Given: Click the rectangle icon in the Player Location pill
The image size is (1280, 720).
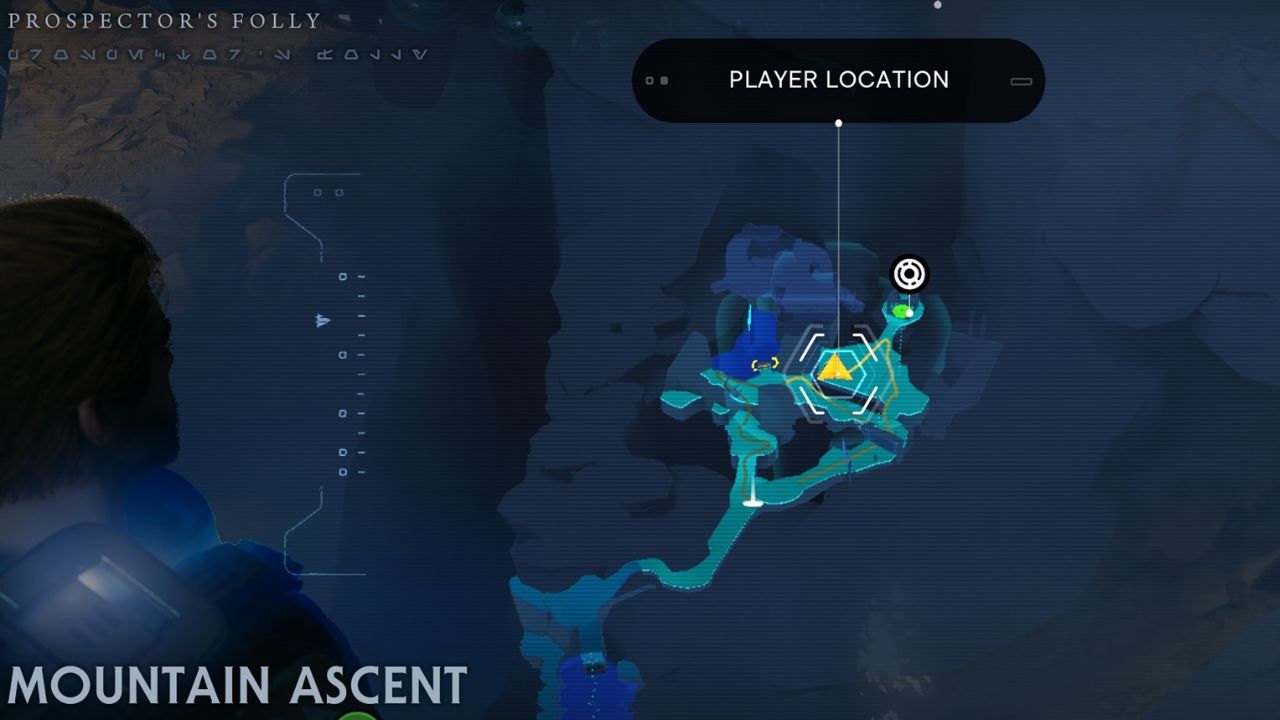Looking at the screenshot, I should (x=1019, y=79).
